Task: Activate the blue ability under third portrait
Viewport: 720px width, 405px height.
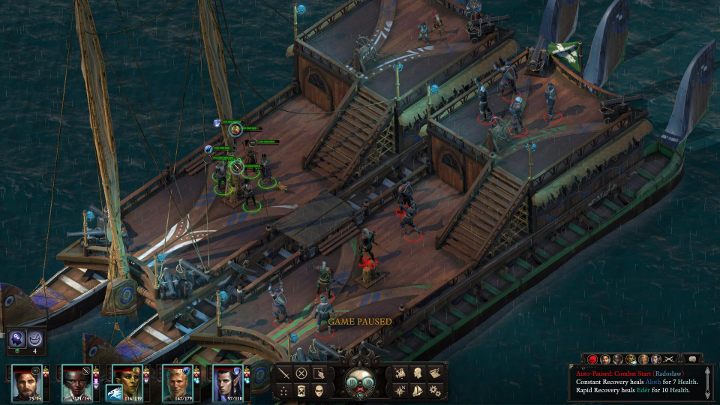Action: [x=115, y=393]
